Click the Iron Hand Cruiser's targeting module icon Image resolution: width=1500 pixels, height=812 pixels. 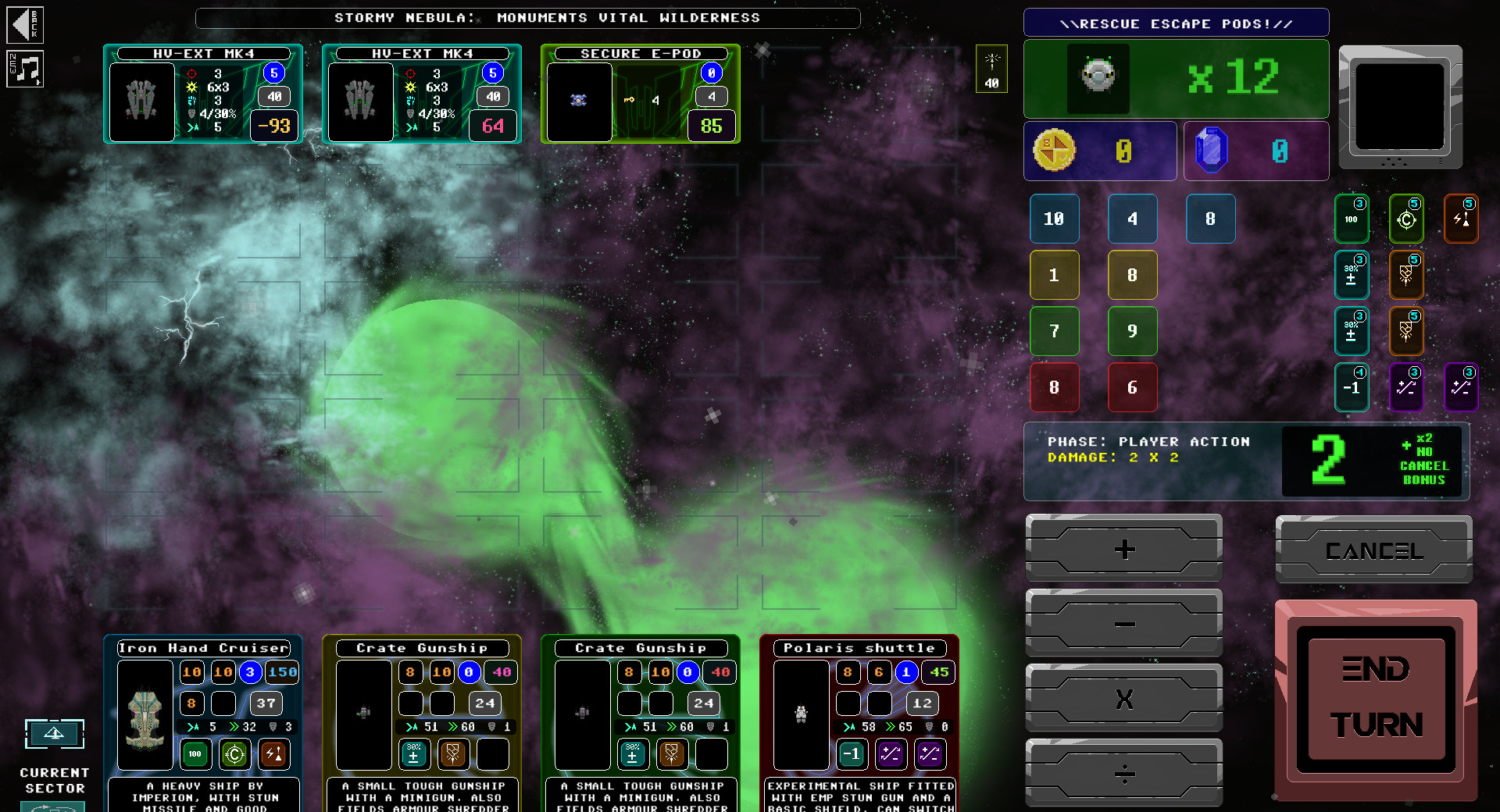[234, 754]
